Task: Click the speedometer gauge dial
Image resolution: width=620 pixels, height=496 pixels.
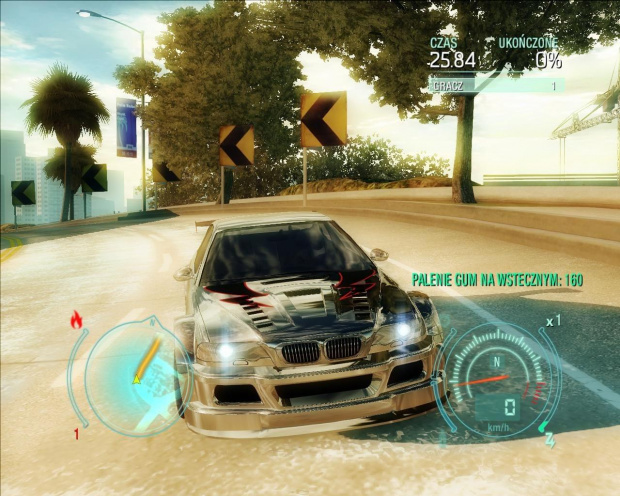Action: coord(497,378)
